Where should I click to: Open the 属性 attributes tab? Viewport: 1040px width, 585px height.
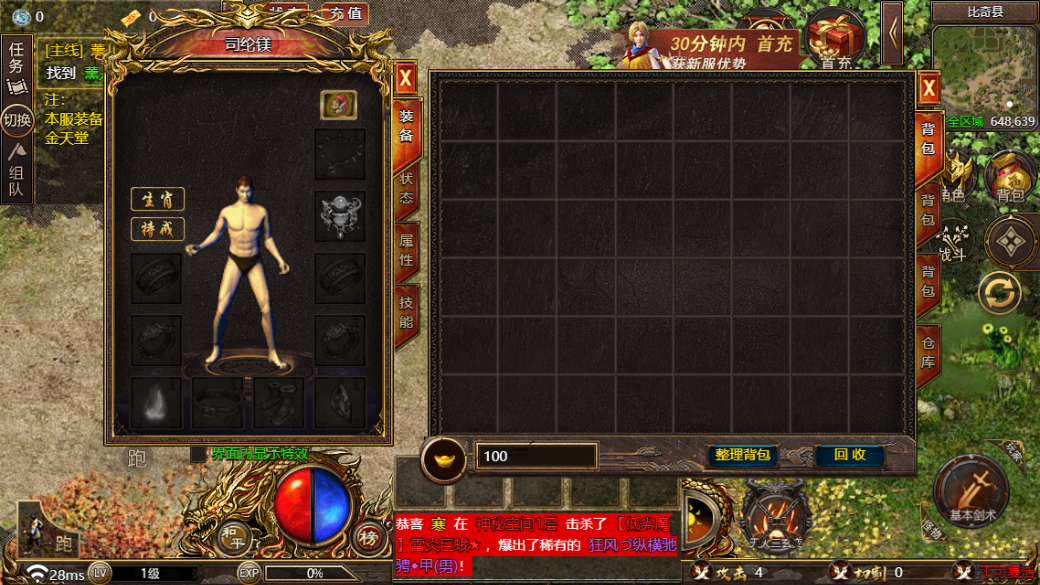[x=406, y=250]
